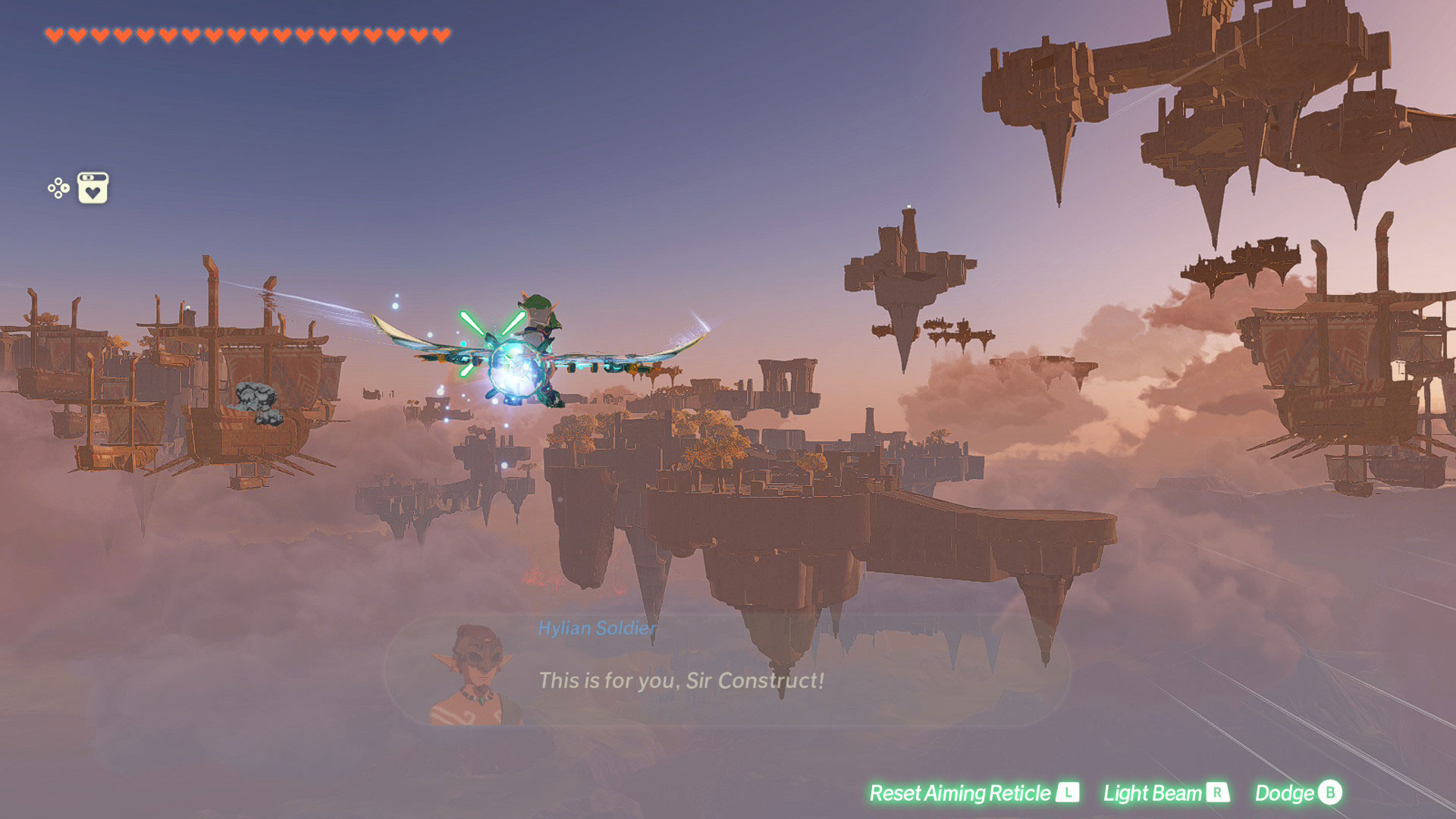
Task: Select the heart item quick-use icon
Action: click(x=93, y=188)
